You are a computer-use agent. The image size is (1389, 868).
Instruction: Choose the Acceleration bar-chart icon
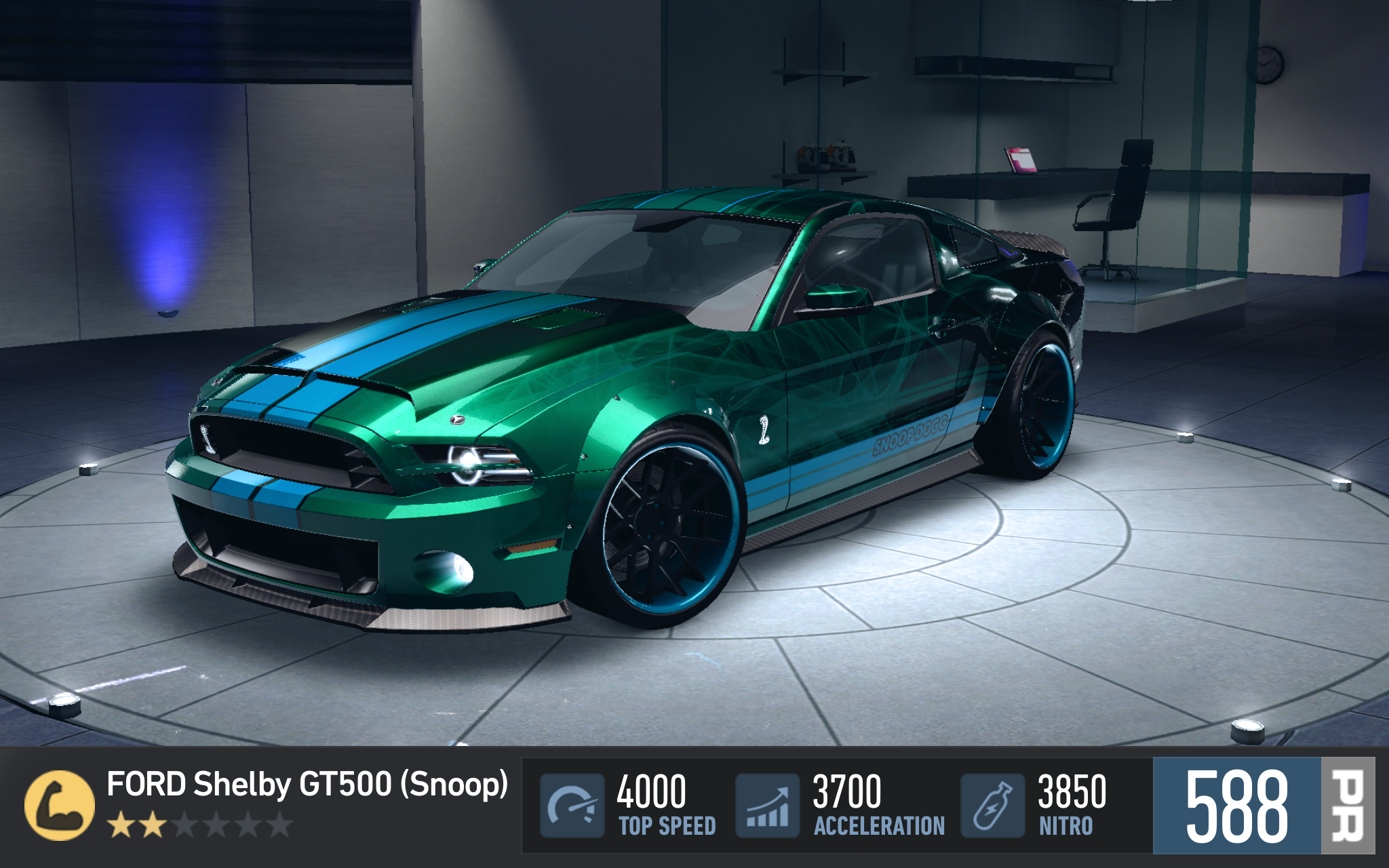point(768,805)
